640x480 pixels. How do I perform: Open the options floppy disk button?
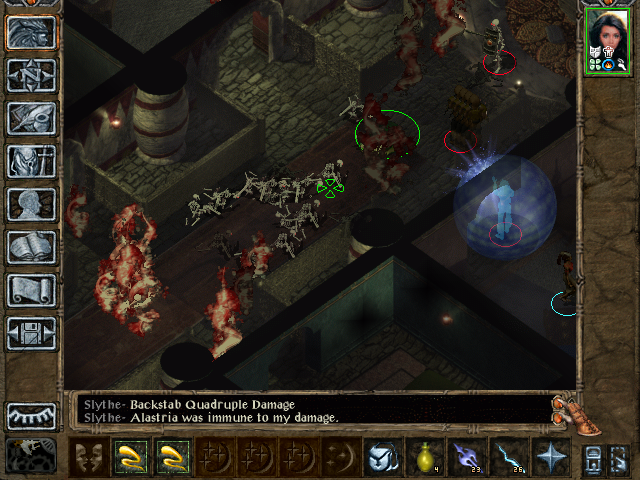pyautogui.click(x=32, y=333)
